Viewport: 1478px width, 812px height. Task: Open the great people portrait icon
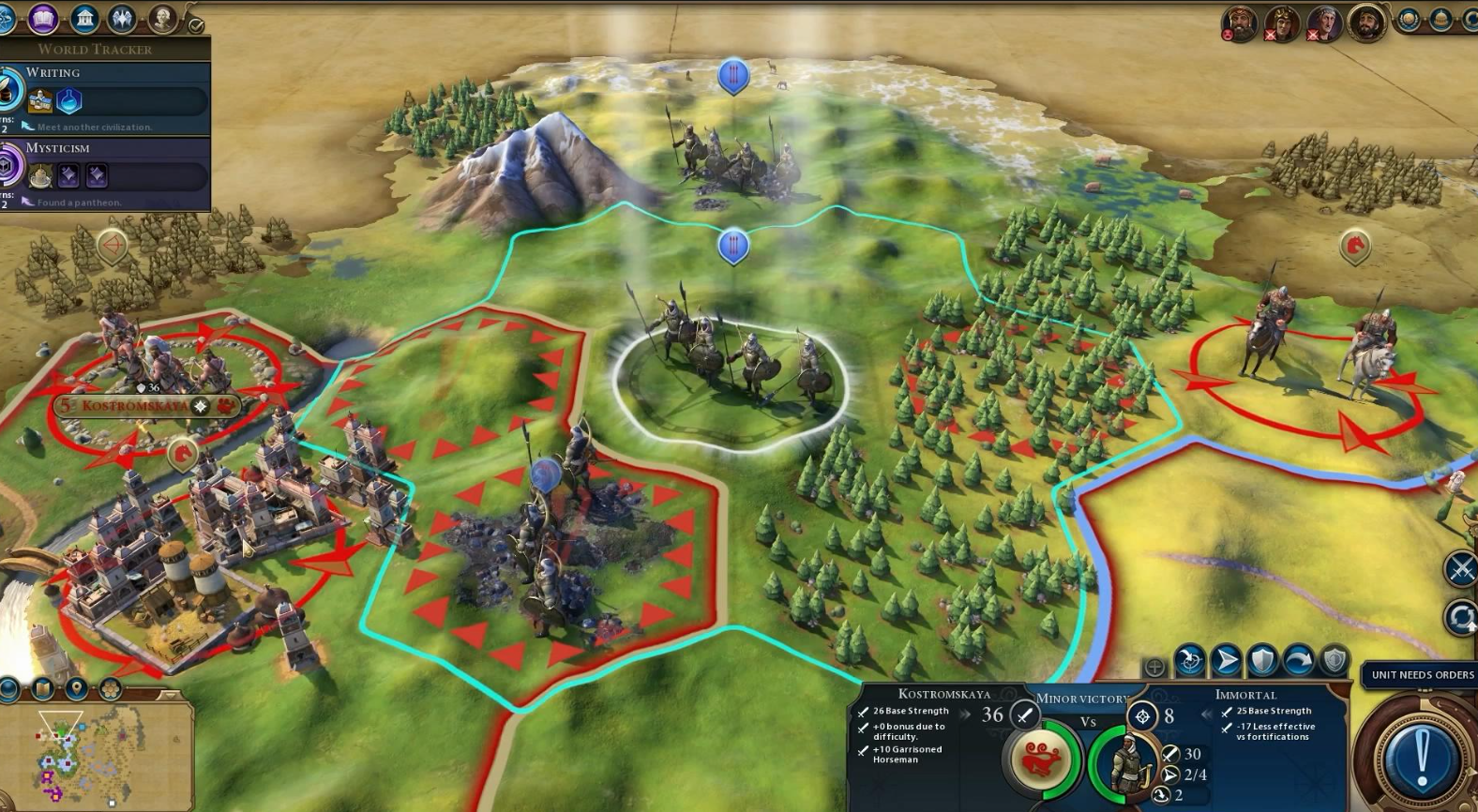[162, 18]
